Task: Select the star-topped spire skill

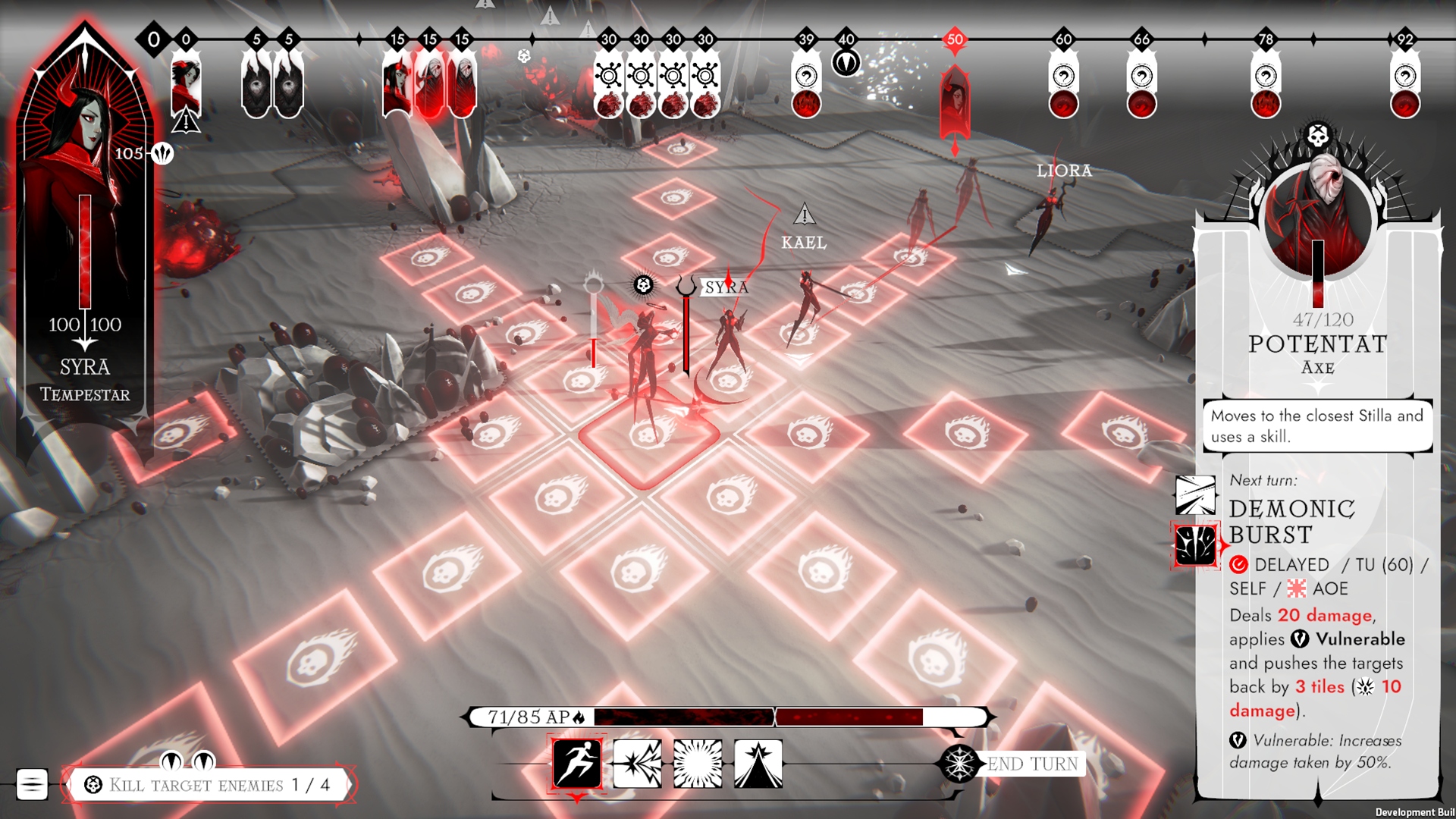Action: point(758,764)
